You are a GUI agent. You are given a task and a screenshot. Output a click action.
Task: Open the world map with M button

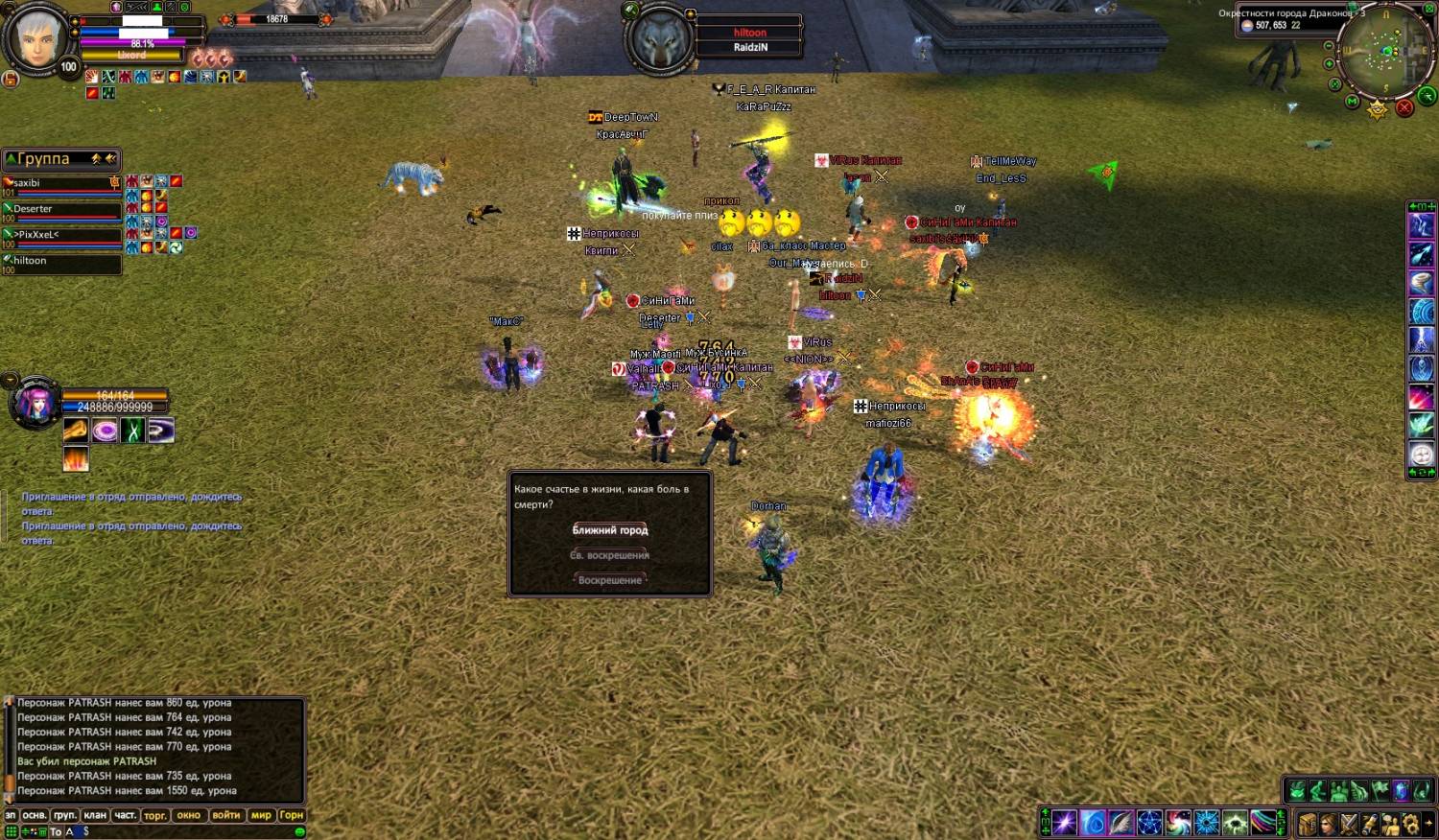(1352, 101)
